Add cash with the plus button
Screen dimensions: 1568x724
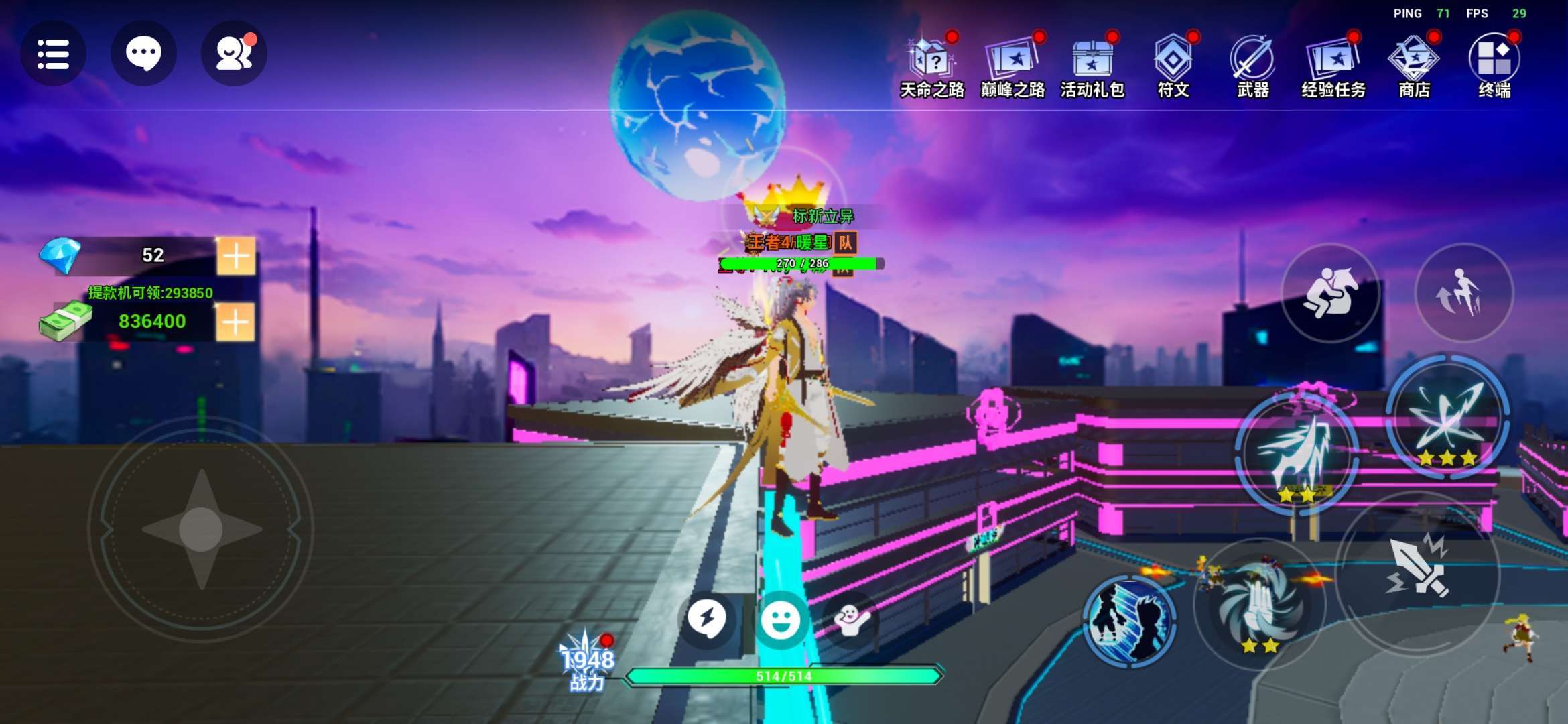(236, 322)
